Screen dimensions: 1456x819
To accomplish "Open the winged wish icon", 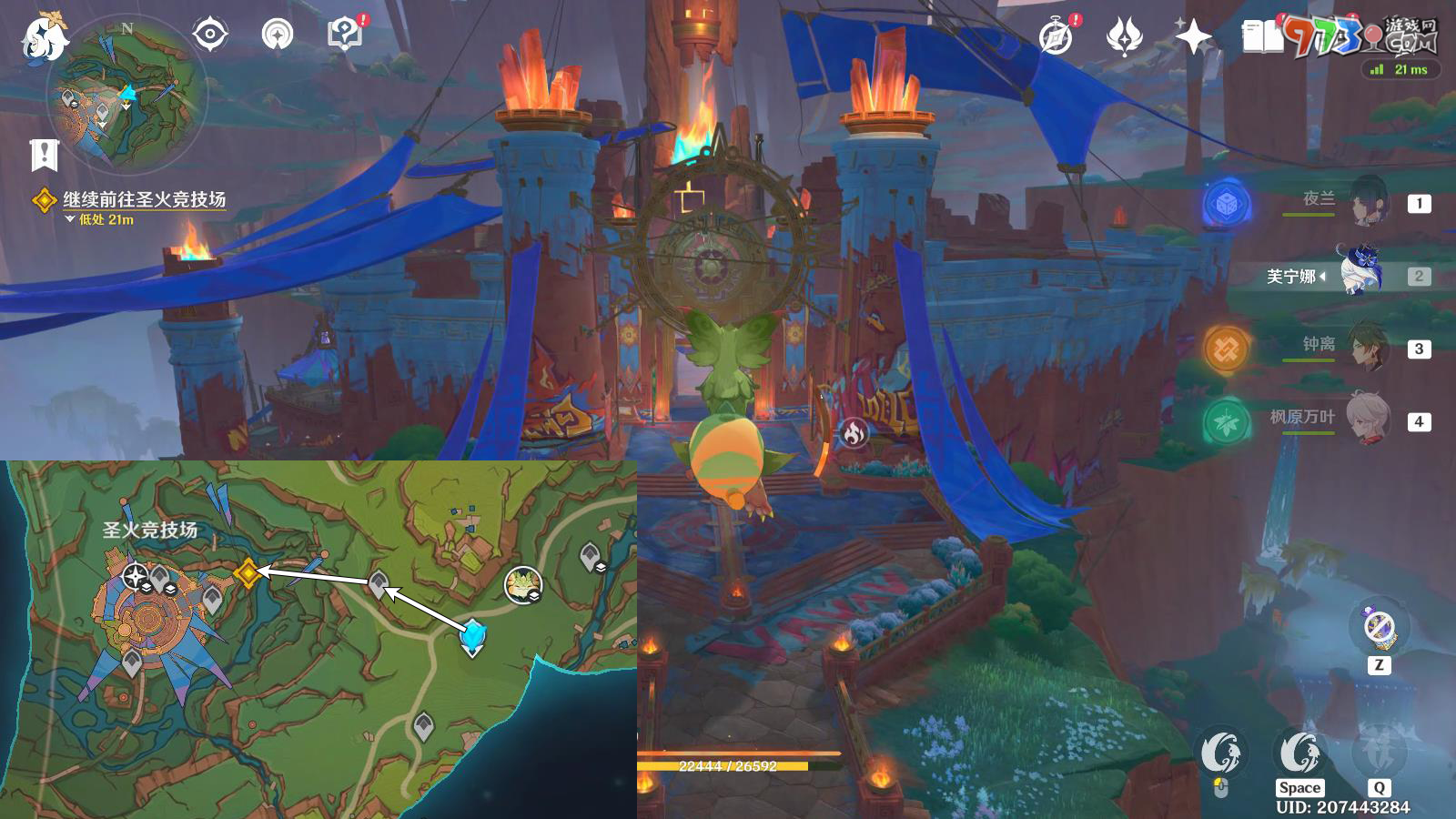I will click(x=1125, y=37).
